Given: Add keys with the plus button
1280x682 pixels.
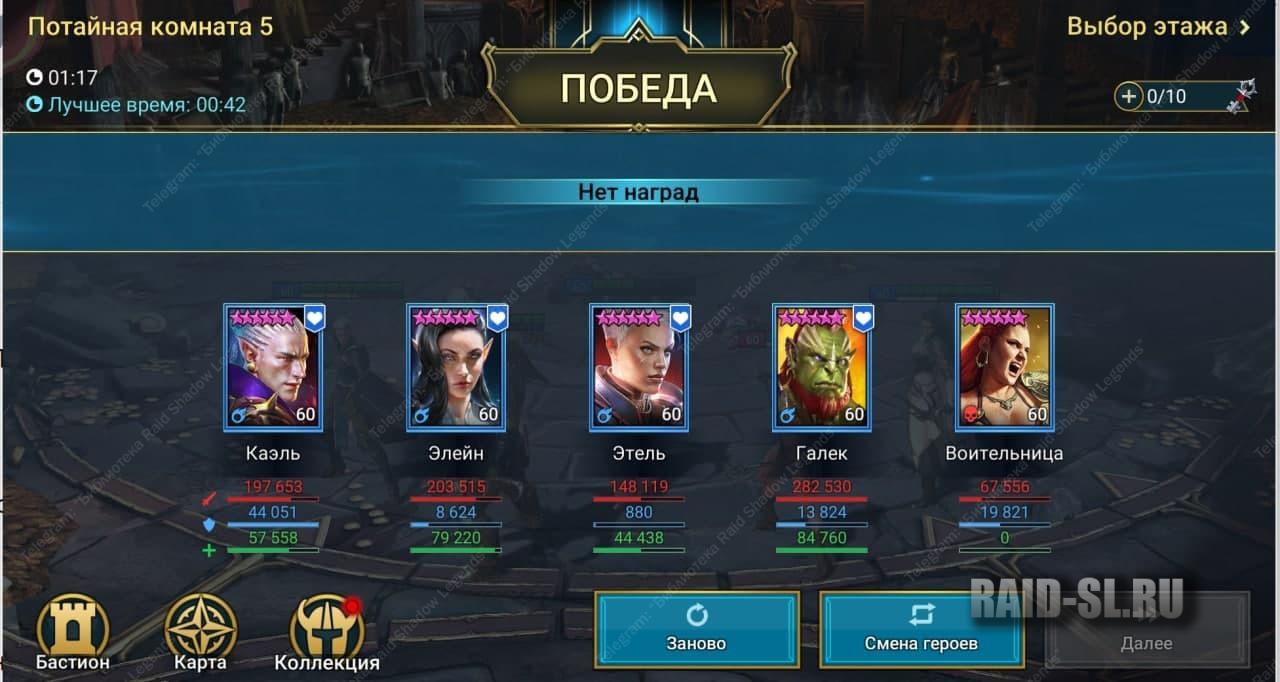Looking at the screenshot, I should (1129, 96).
